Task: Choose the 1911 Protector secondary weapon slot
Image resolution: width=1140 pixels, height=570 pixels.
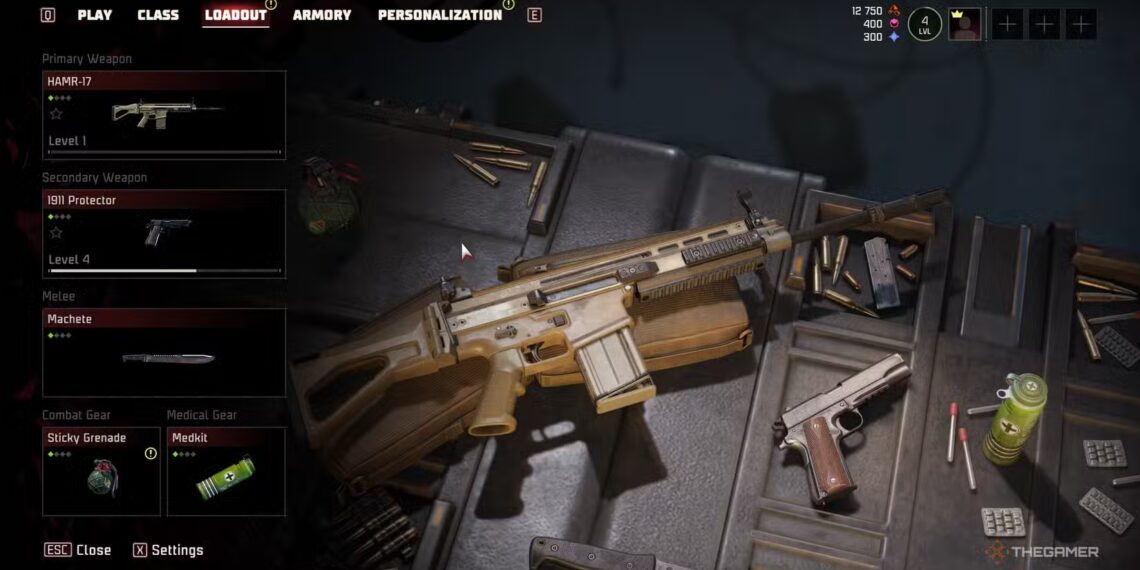Action: [164, 233]
